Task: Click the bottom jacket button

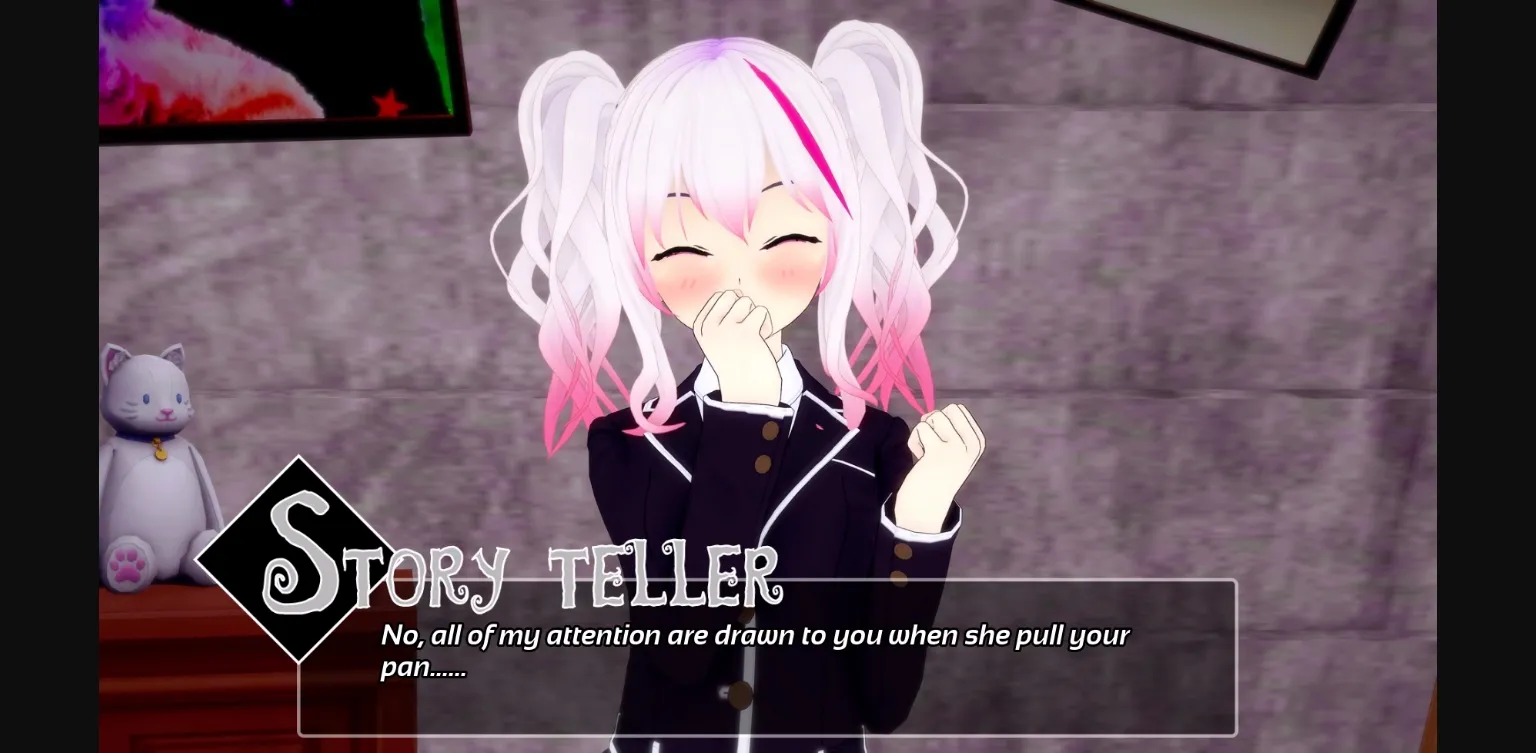Action: [x=742, y=692]
